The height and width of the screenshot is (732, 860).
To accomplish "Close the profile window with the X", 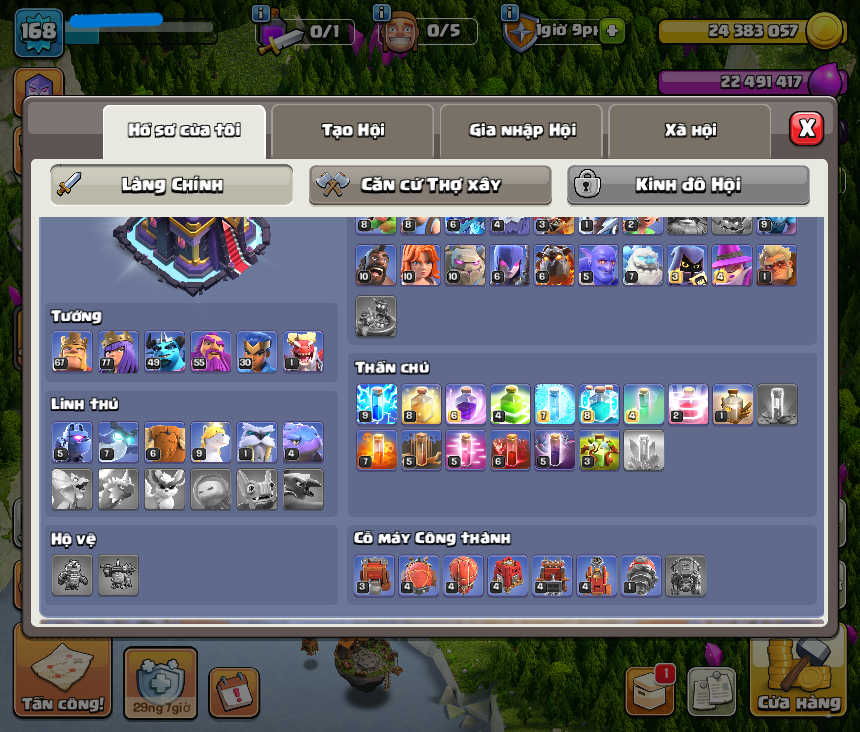I will (x=806, y=128).
